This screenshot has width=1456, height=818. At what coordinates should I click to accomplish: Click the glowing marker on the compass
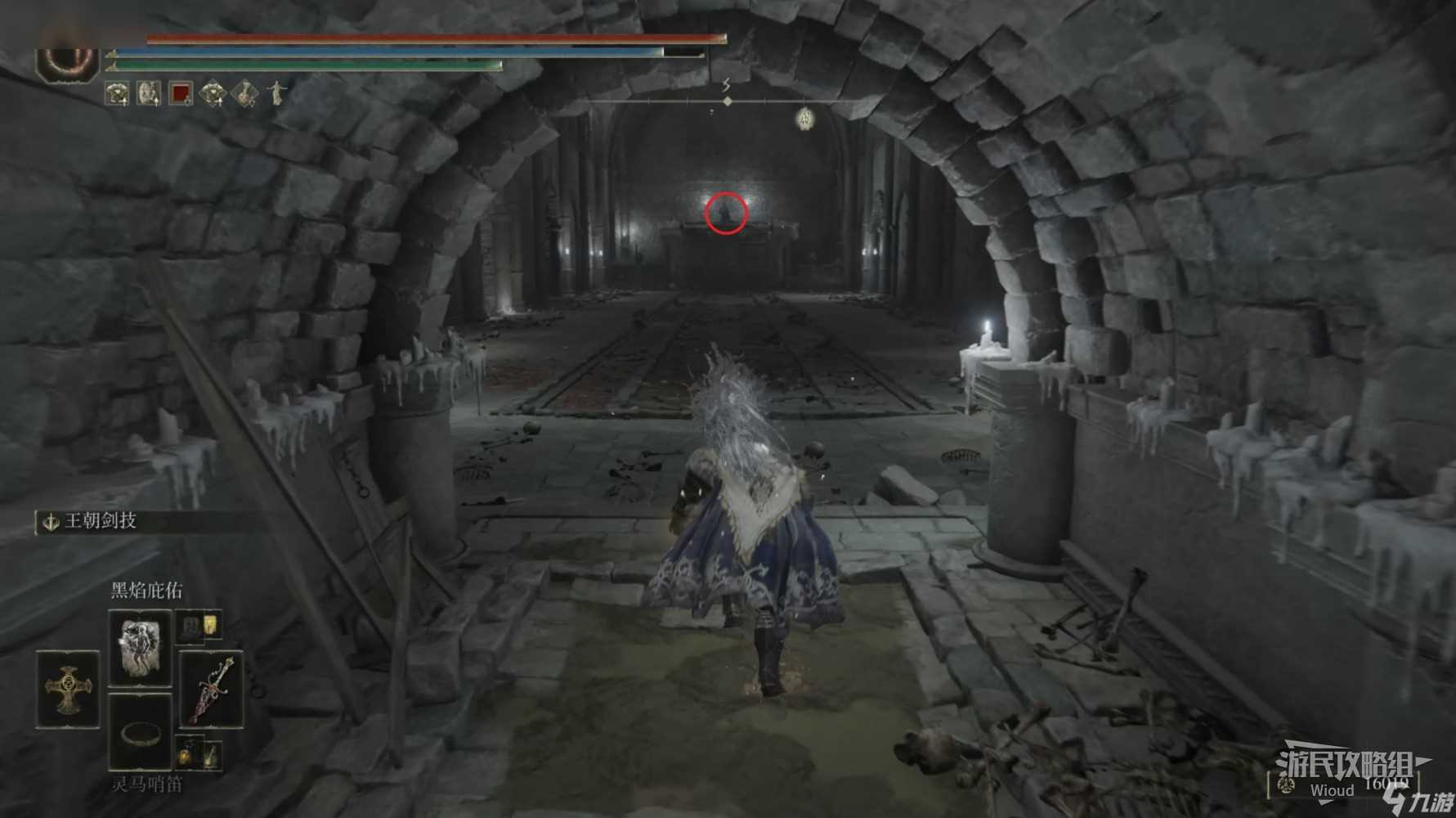click(804, 119)
